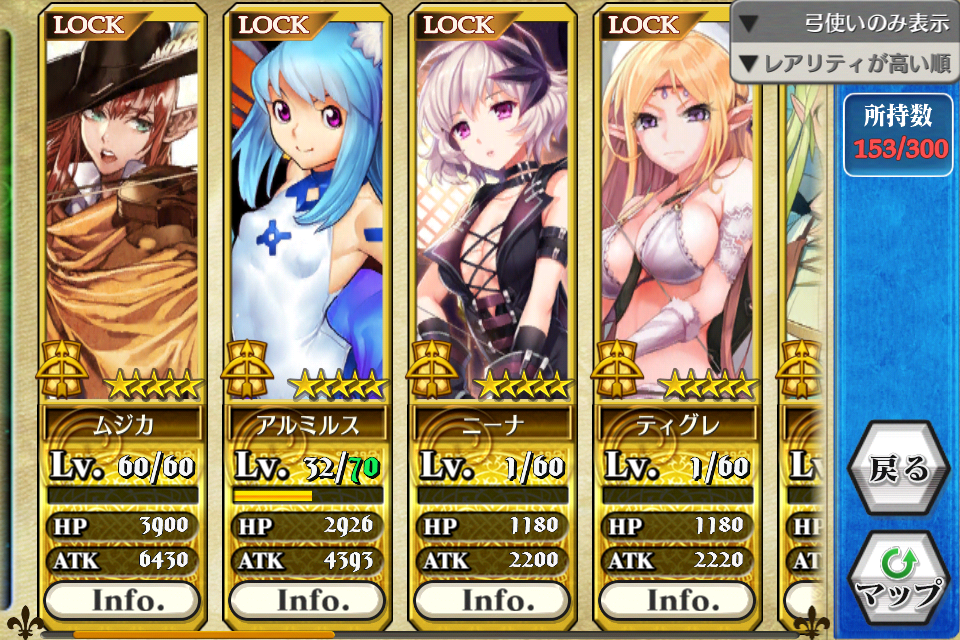
Task: View Info for ニーナ
Action: pos(492,600)
